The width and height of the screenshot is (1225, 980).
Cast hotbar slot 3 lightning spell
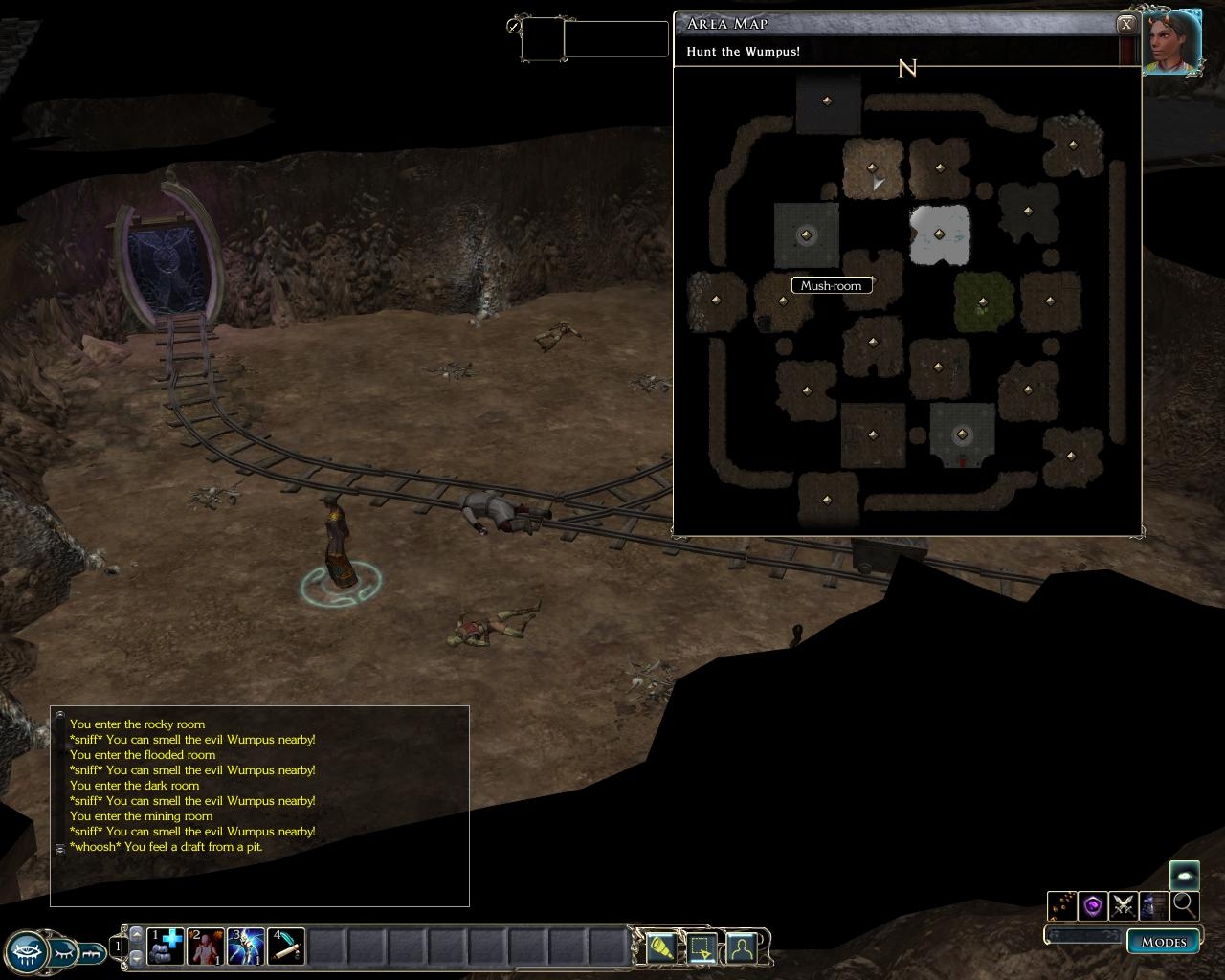(x=246, y=947)
